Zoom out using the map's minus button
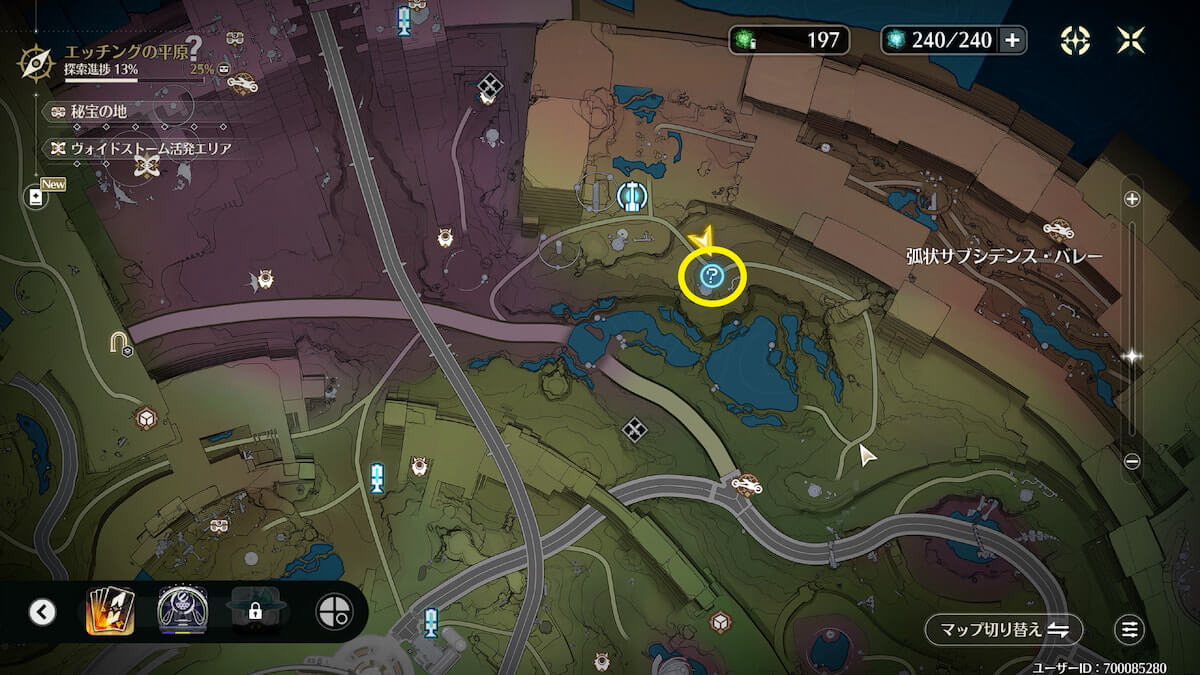Screen dimensions: 1200x675 pos(1132,461)
